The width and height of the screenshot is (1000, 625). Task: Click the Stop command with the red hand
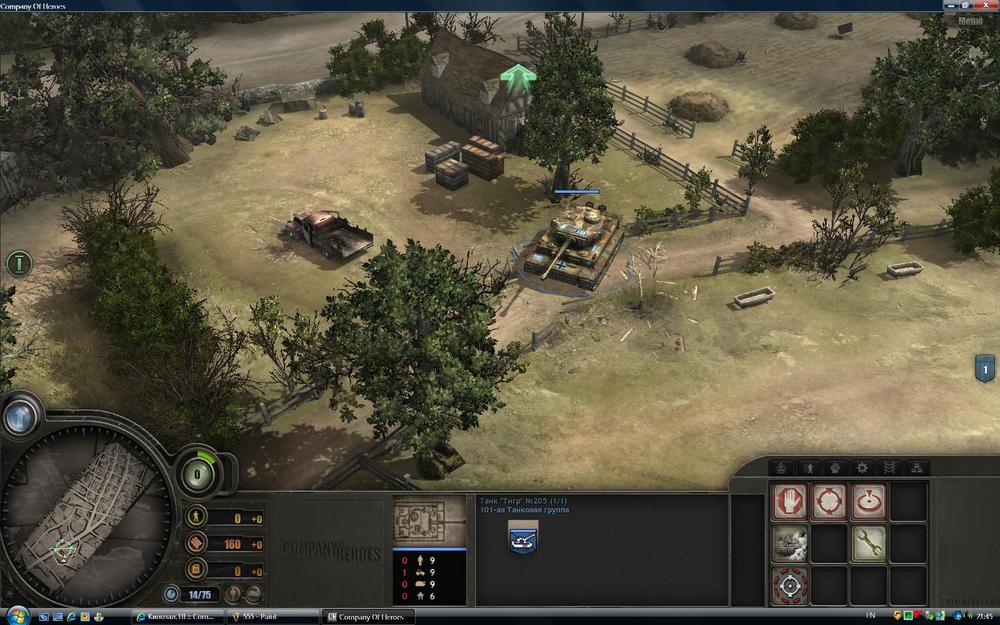[789, 501]
